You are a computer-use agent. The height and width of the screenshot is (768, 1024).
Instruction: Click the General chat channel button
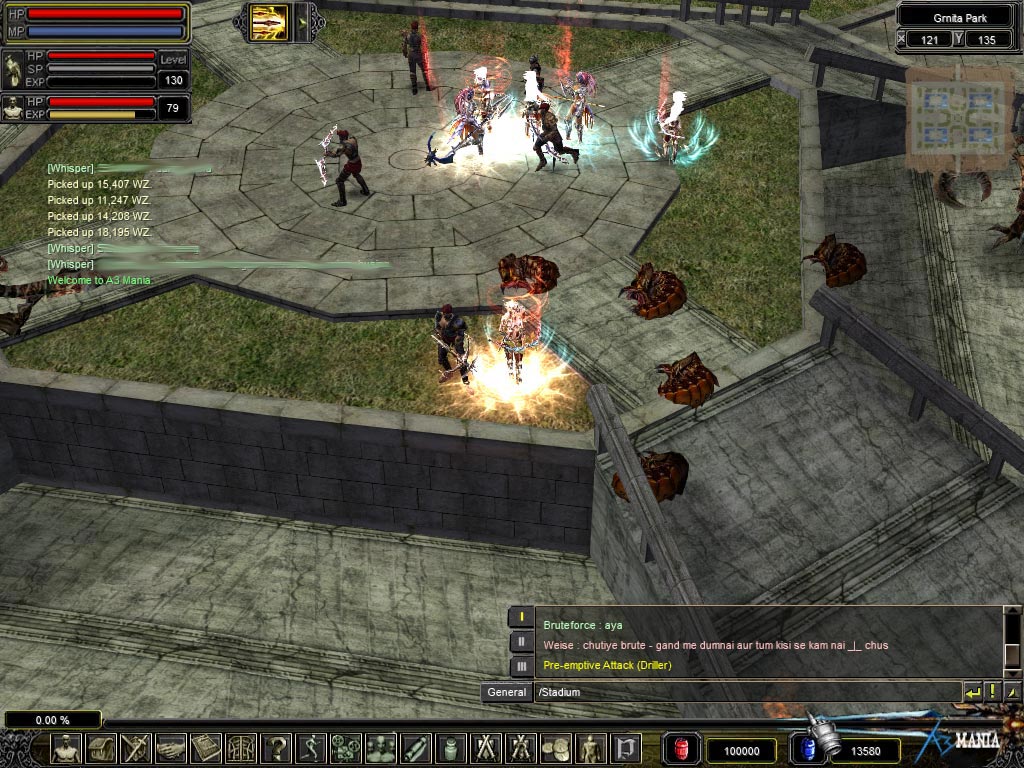pos(507,692)
